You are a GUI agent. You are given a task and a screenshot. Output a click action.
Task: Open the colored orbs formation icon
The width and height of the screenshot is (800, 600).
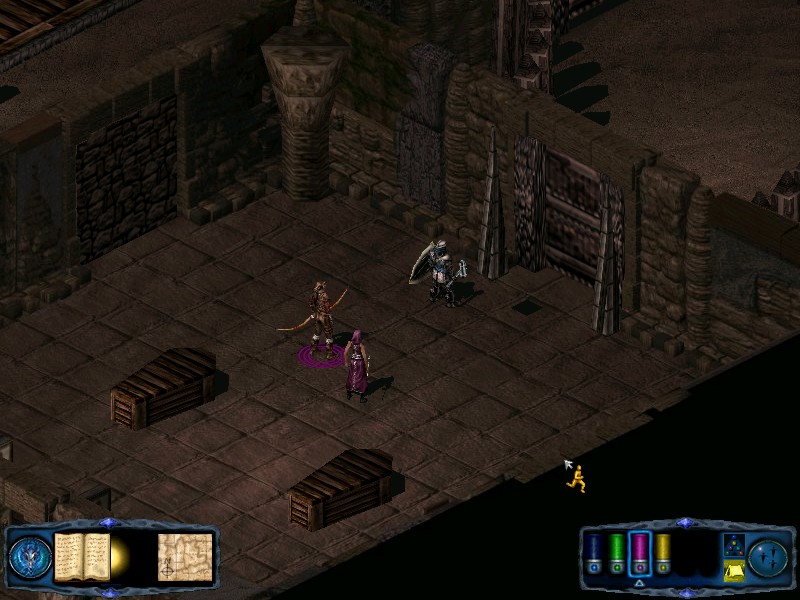point(733,544)
